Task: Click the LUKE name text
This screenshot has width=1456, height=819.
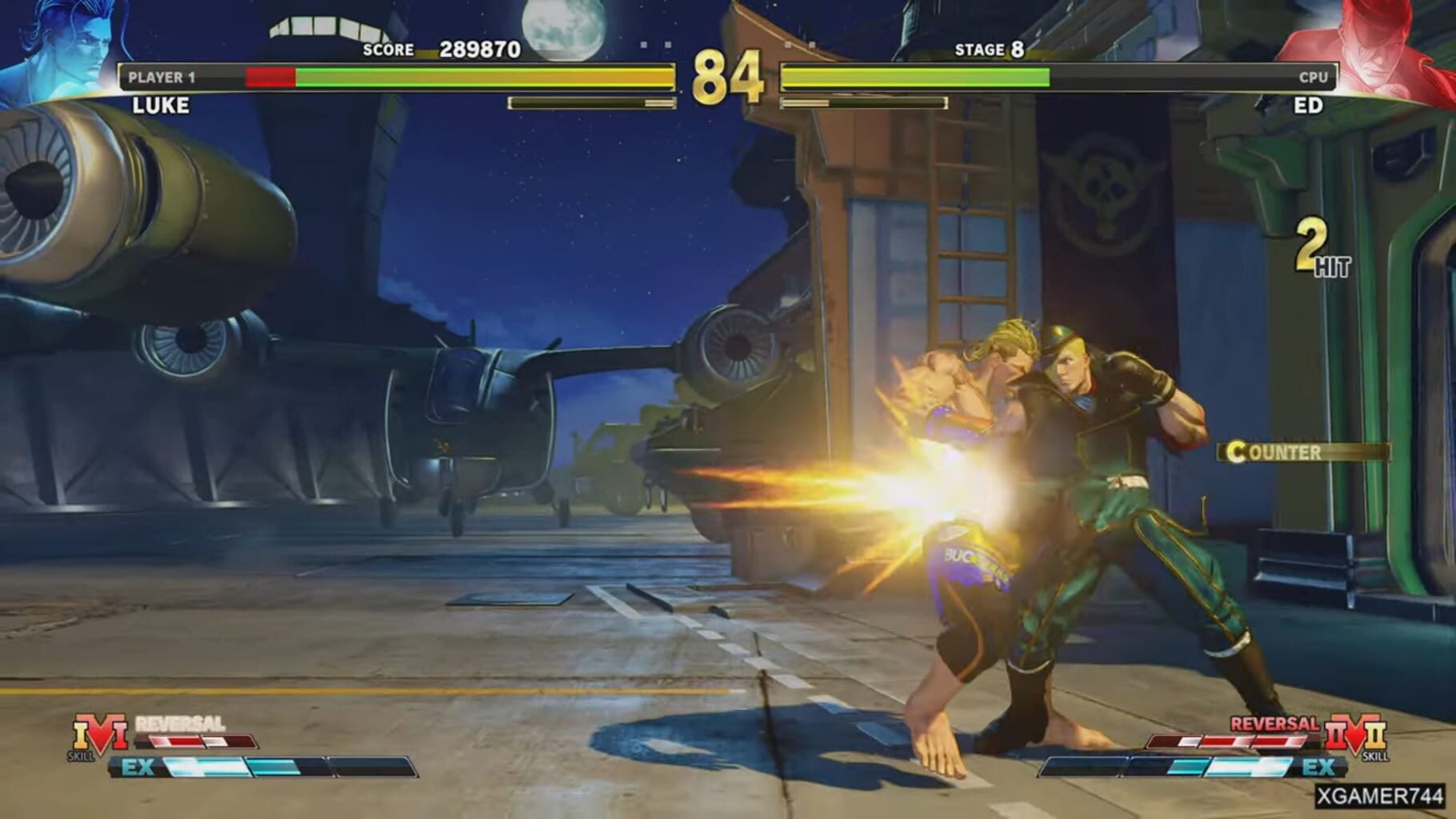Action: [x=160, y=105]
